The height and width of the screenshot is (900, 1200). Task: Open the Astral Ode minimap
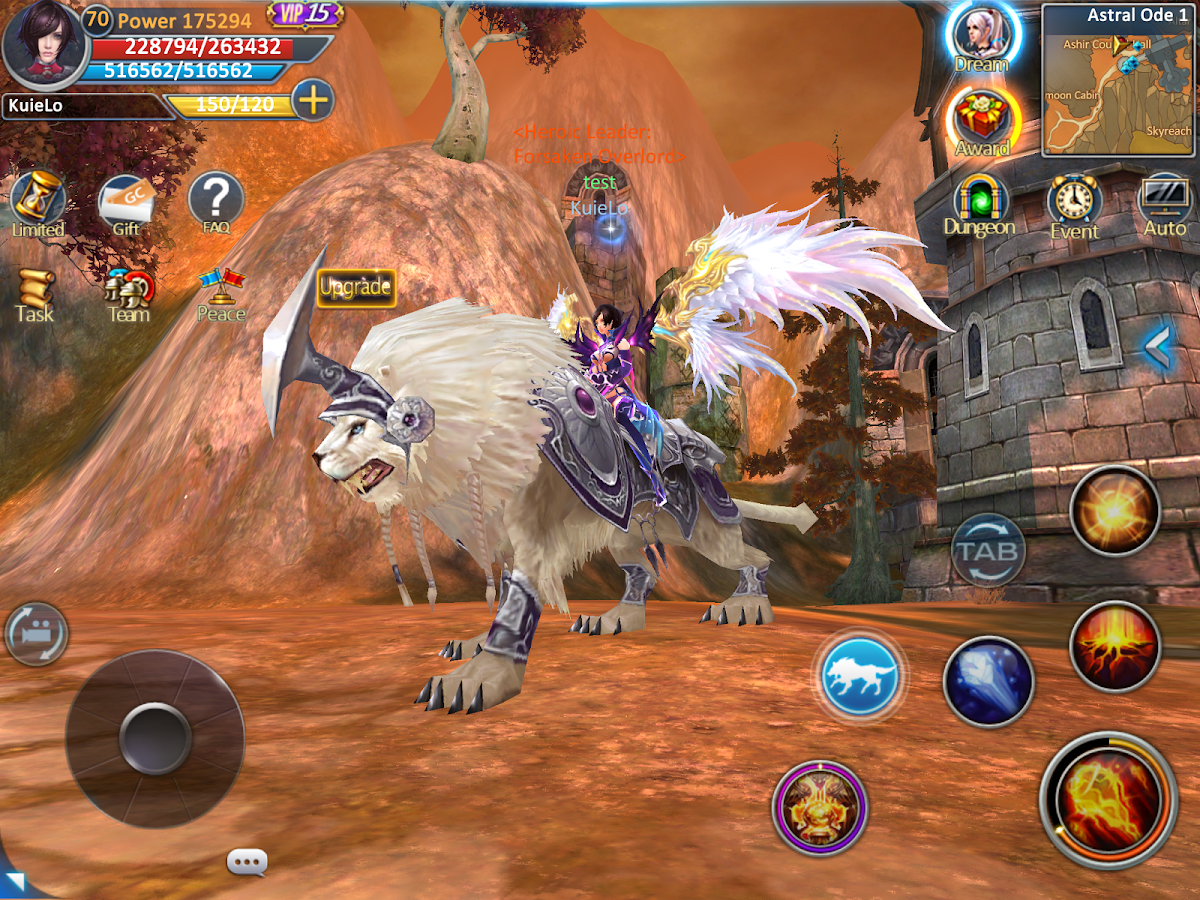pyautogui.click(x=1117, y=80)
